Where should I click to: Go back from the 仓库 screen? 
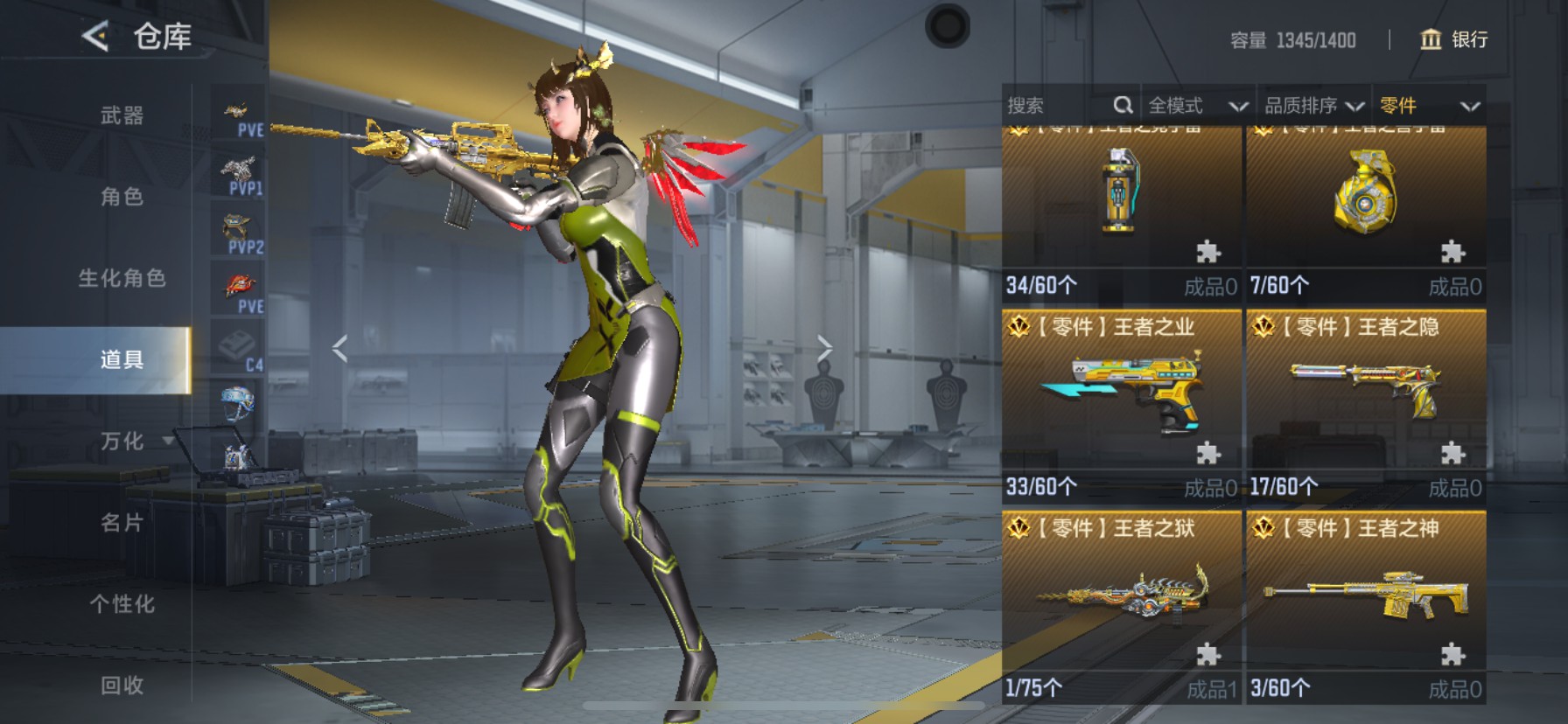(x=94, y=37)
